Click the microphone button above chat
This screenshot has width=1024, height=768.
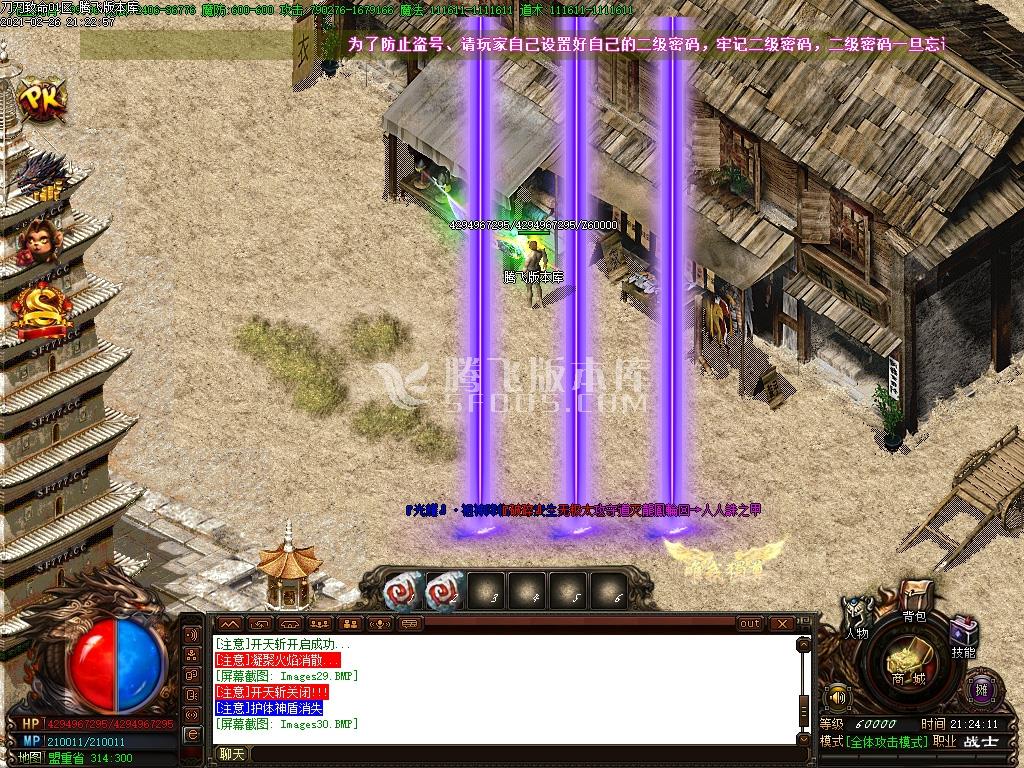pos(381,624)
